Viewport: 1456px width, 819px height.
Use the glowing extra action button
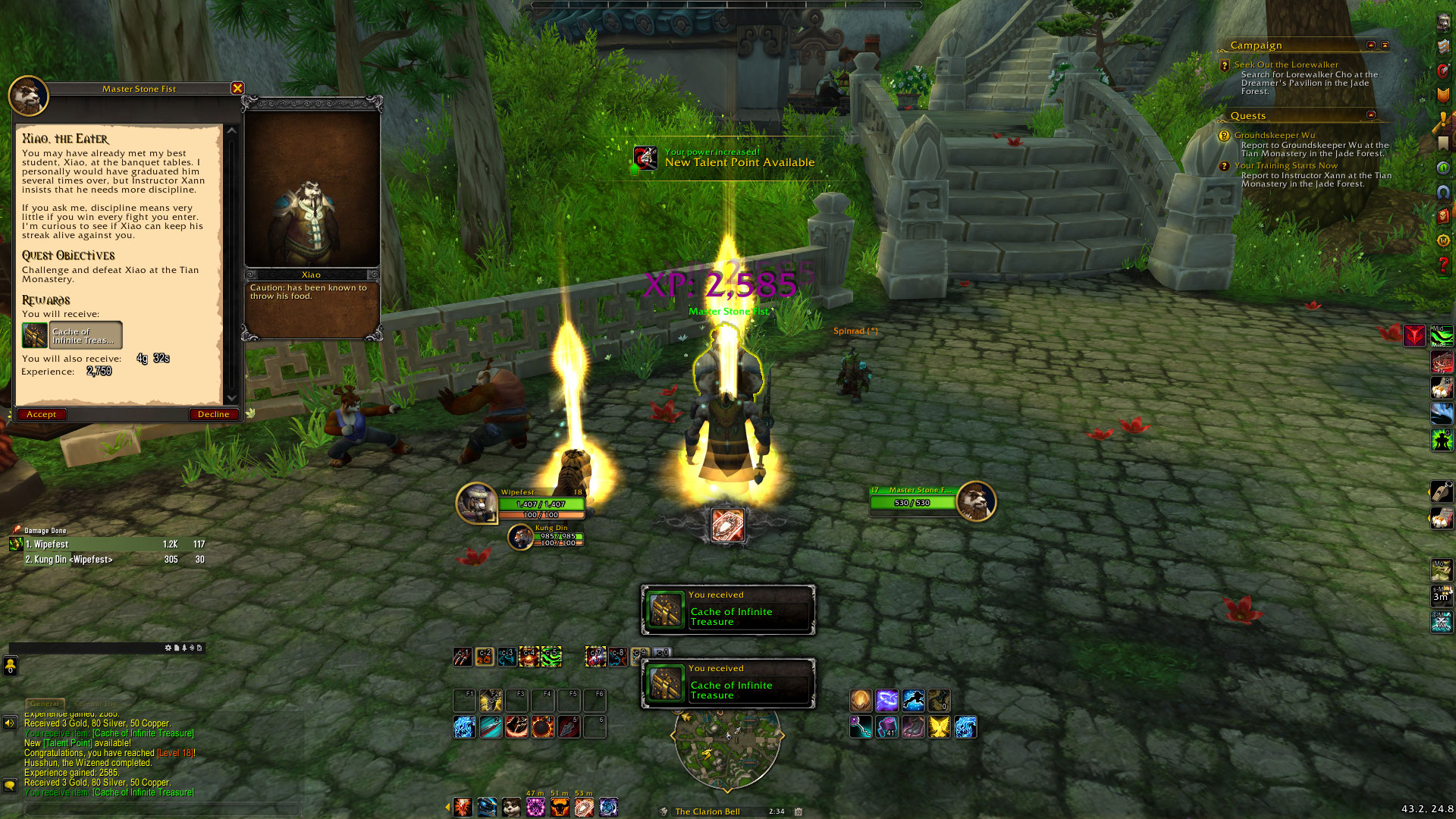tap(727, 526)
